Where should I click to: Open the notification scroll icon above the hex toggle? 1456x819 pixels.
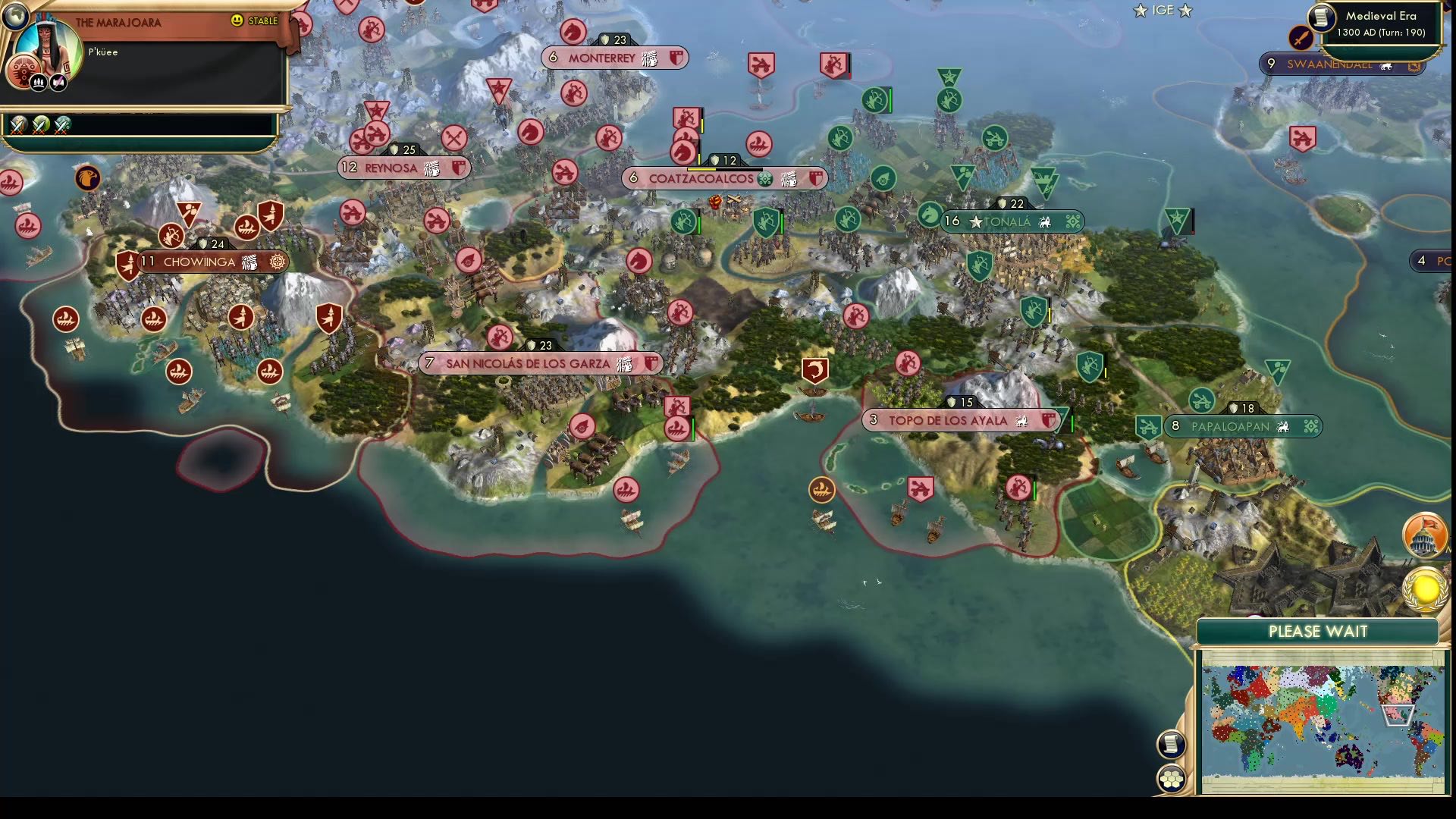pyautogui.click(x=1171, y=743)
